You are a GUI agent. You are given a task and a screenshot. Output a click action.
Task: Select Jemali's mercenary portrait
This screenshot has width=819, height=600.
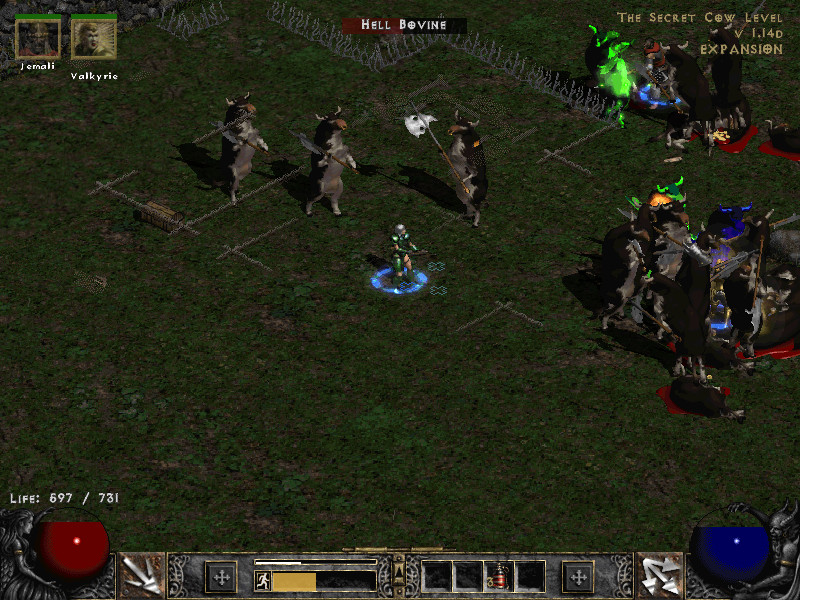37,37
